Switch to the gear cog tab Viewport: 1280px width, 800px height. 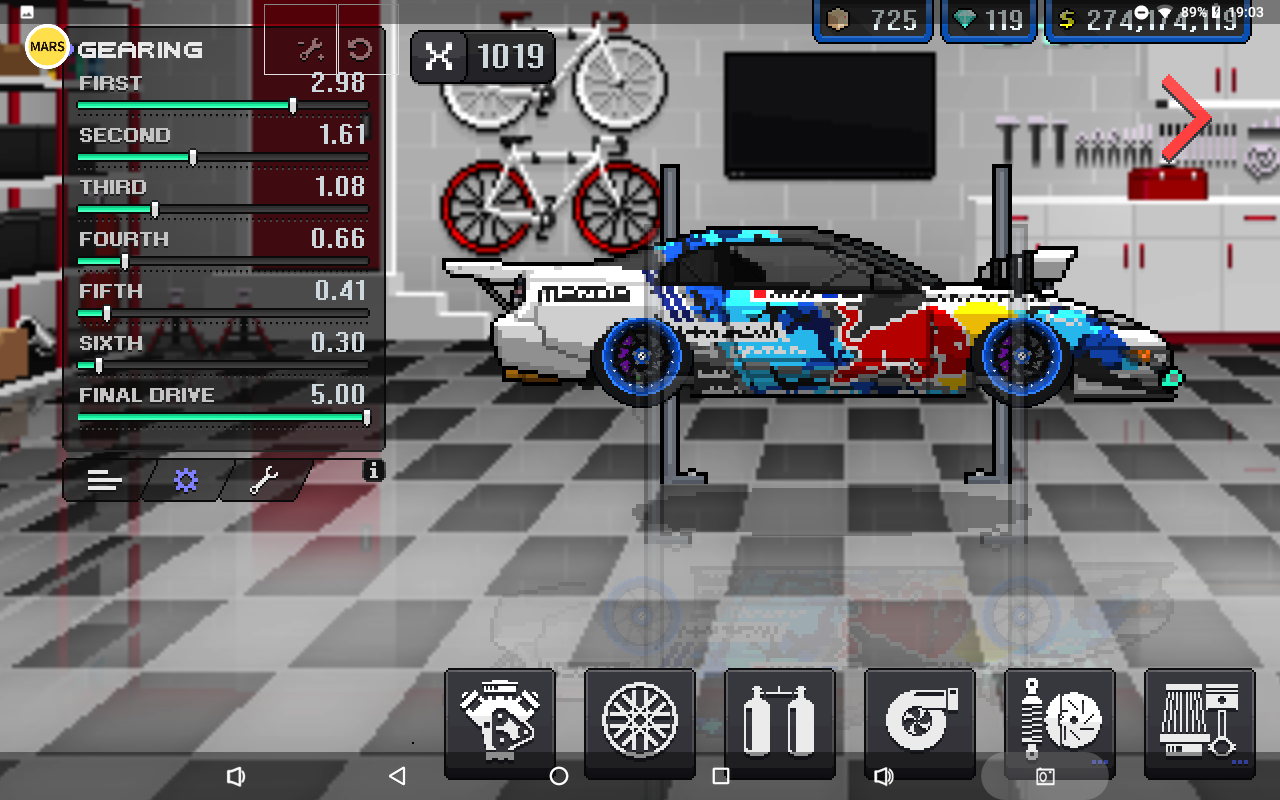[x=186, y=481]
